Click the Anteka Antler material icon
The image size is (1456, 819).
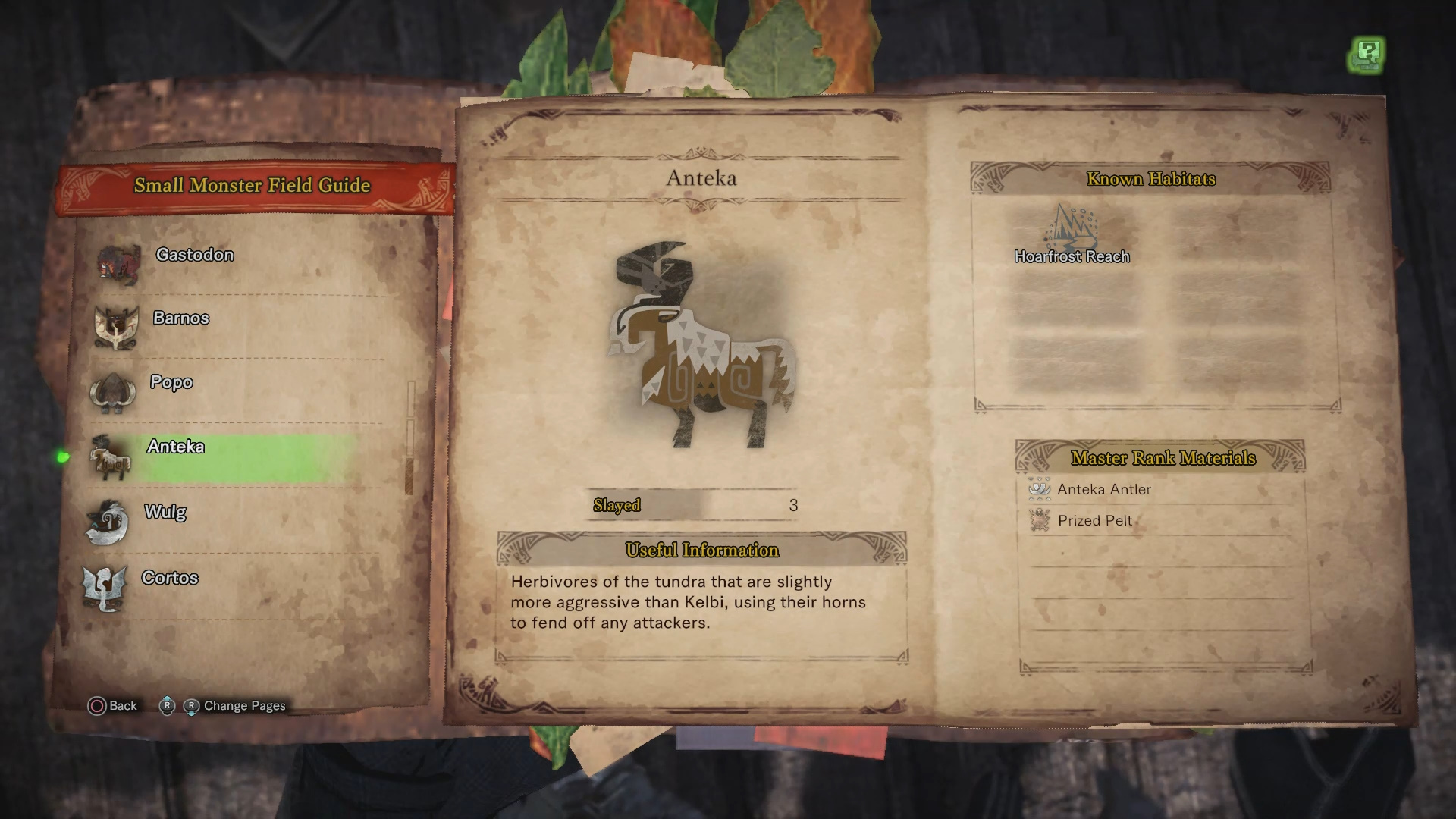click(1040, 489)
